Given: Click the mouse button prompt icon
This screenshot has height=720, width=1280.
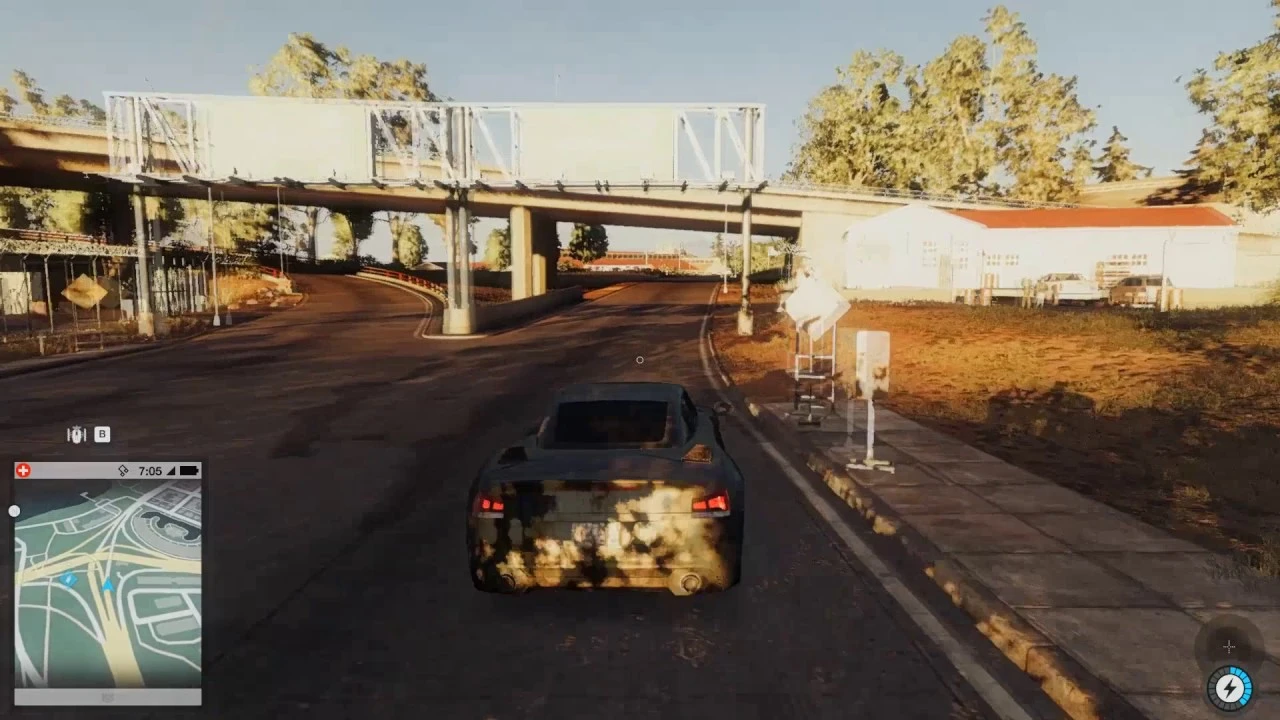Looking at the screenshot, I should click(78, 434).
